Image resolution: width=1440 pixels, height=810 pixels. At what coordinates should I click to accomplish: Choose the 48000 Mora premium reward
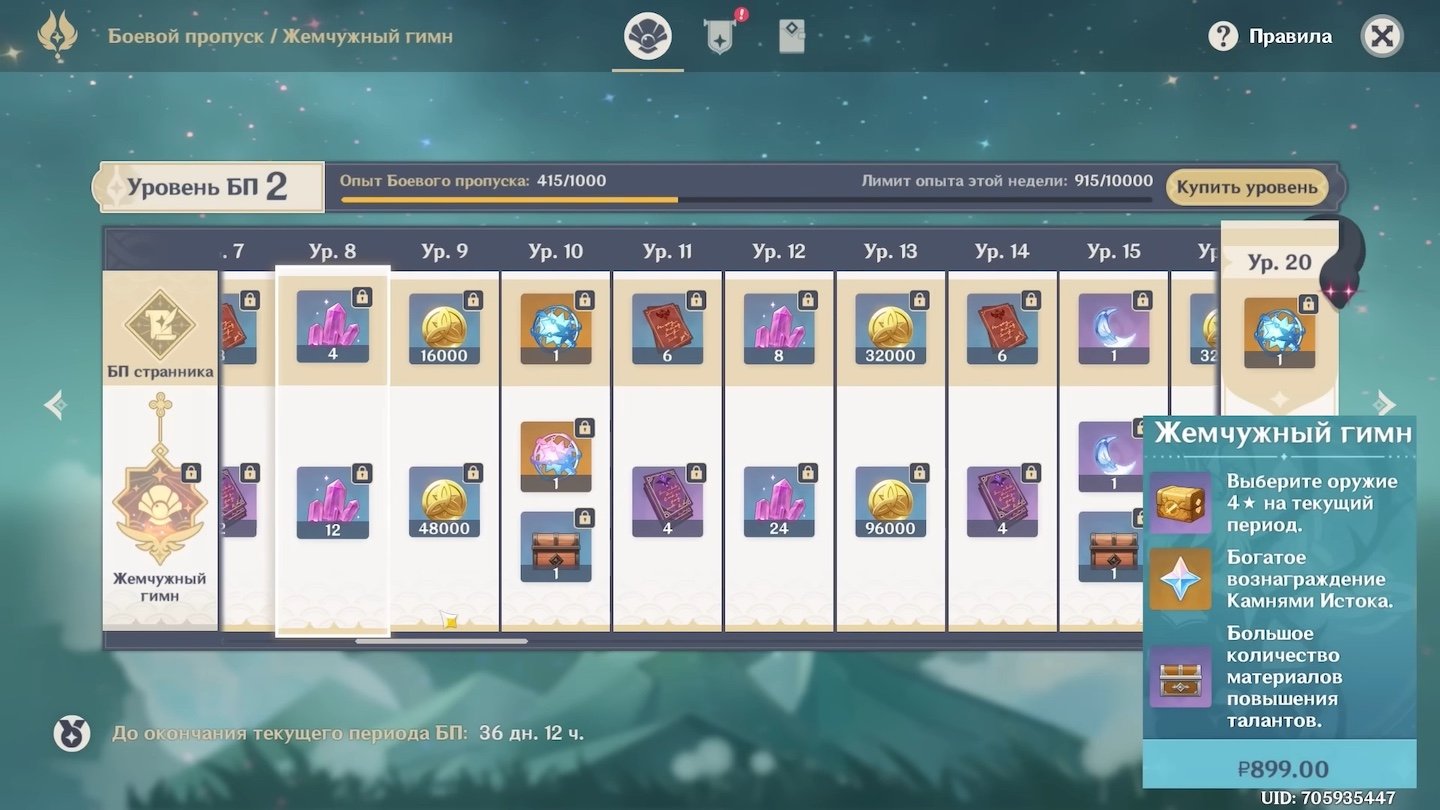(444, 502)
